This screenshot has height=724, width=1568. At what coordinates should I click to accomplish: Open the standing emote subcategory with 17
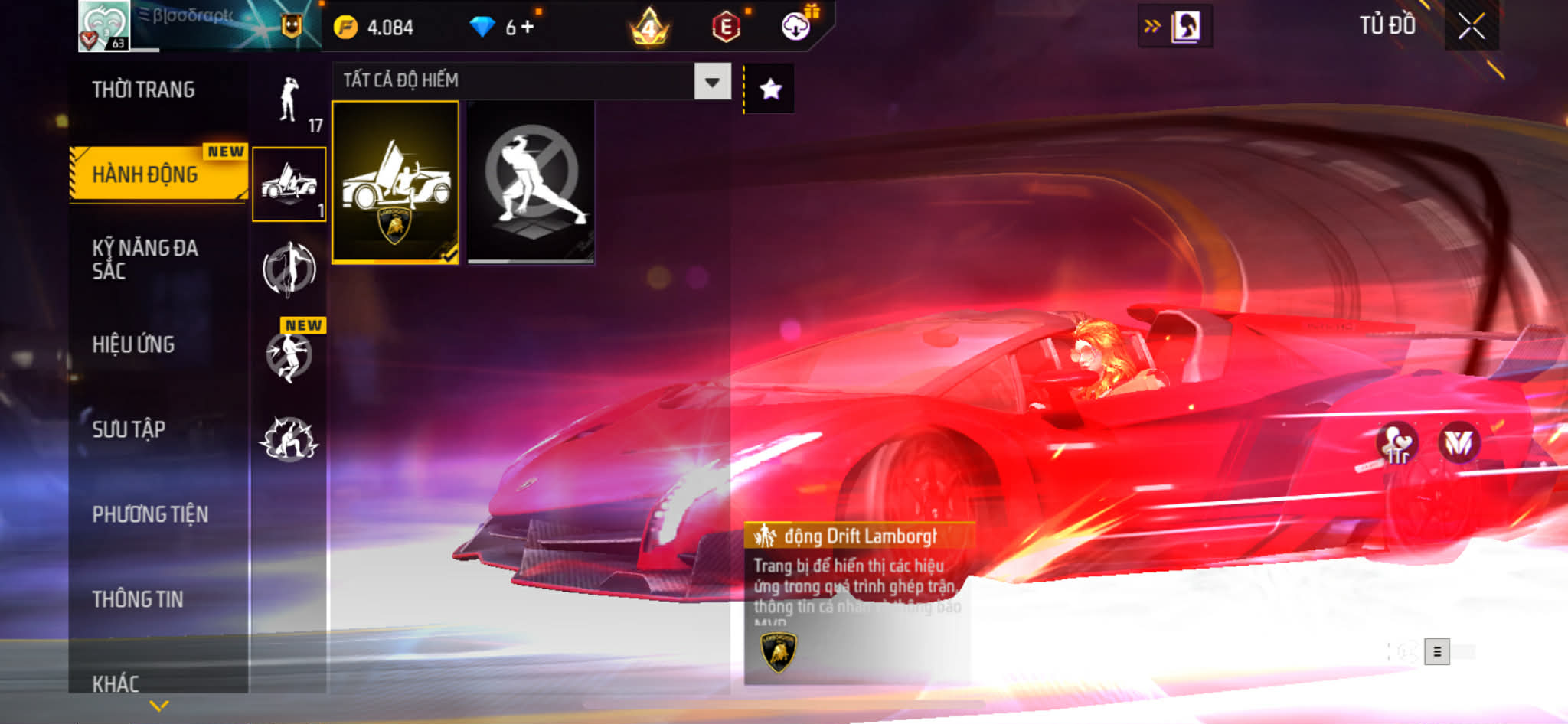[x=289, y=102]
